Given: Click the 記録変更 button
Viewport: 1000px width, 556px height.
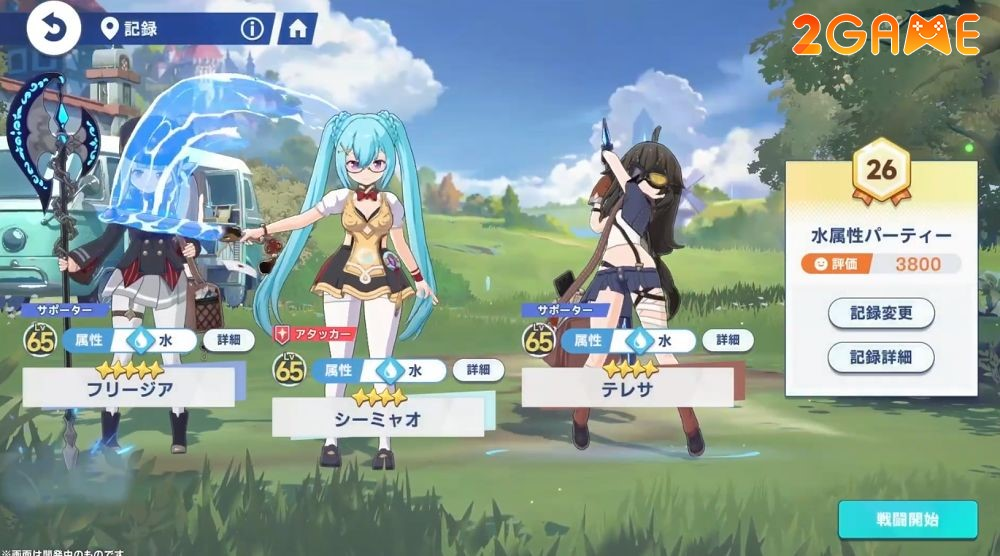Looking at the screenshot, I should coord(881,313).
